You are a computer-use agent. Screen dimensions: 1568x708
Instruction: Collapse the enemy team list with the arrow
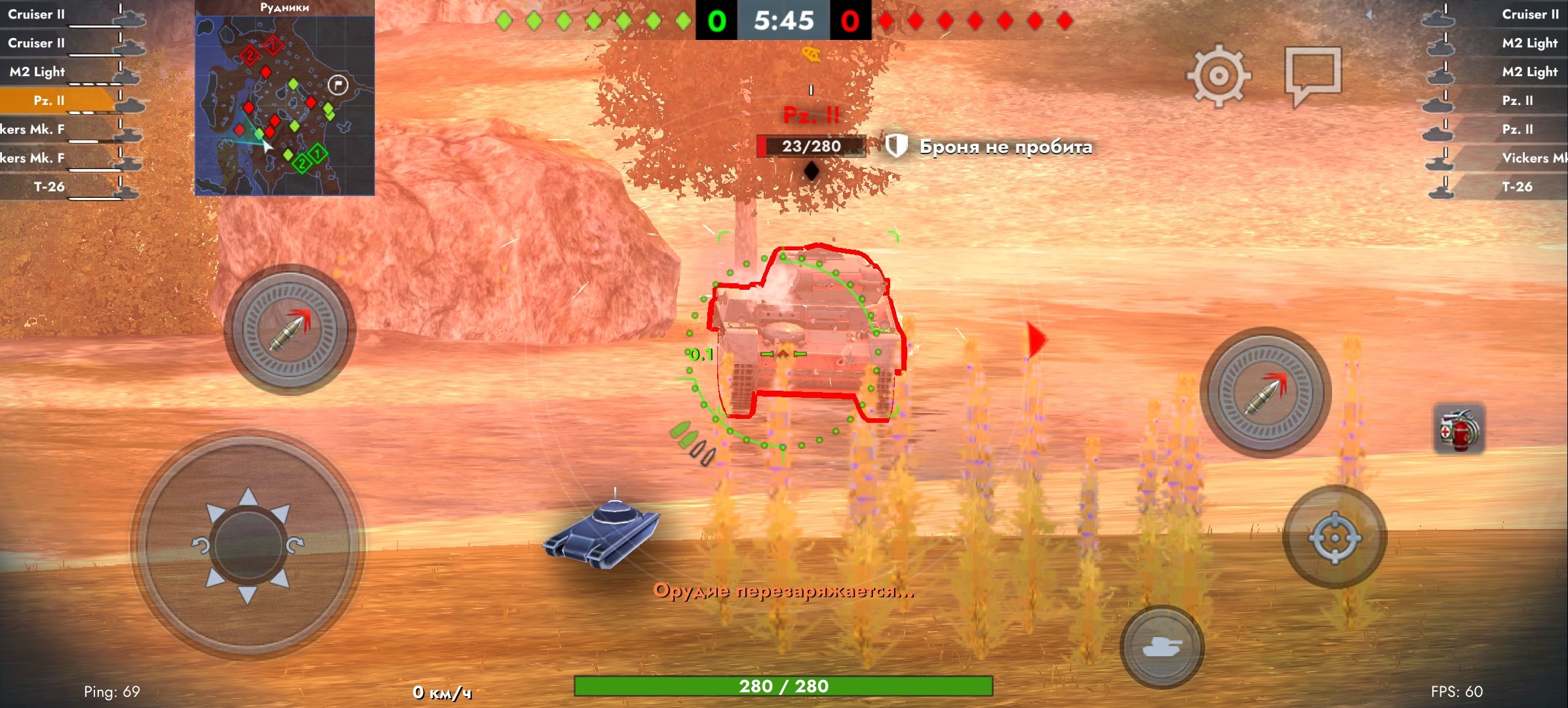tap(1369, 14)
